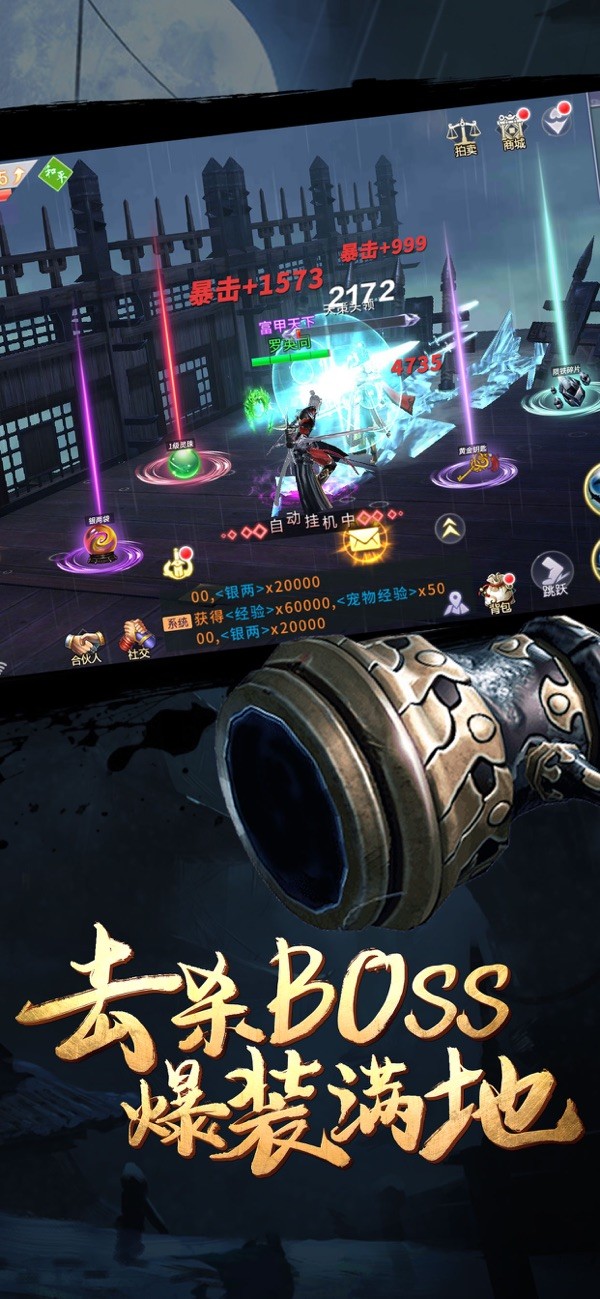Screen dimensions: 600x1299
Task: Click the map pin icon beside the bag
Action: (x=456, y=603)
